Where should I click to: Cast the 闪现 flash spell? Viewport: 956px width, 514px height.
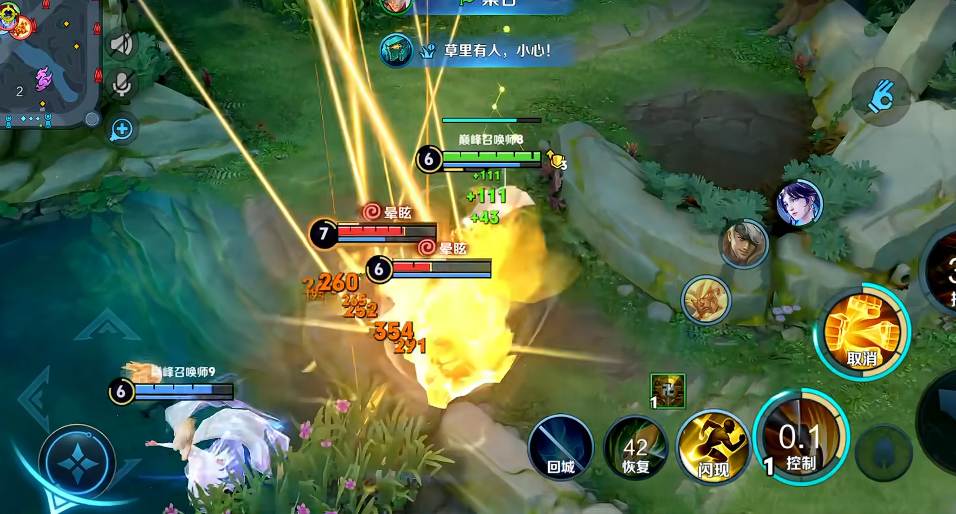(712, 445)
